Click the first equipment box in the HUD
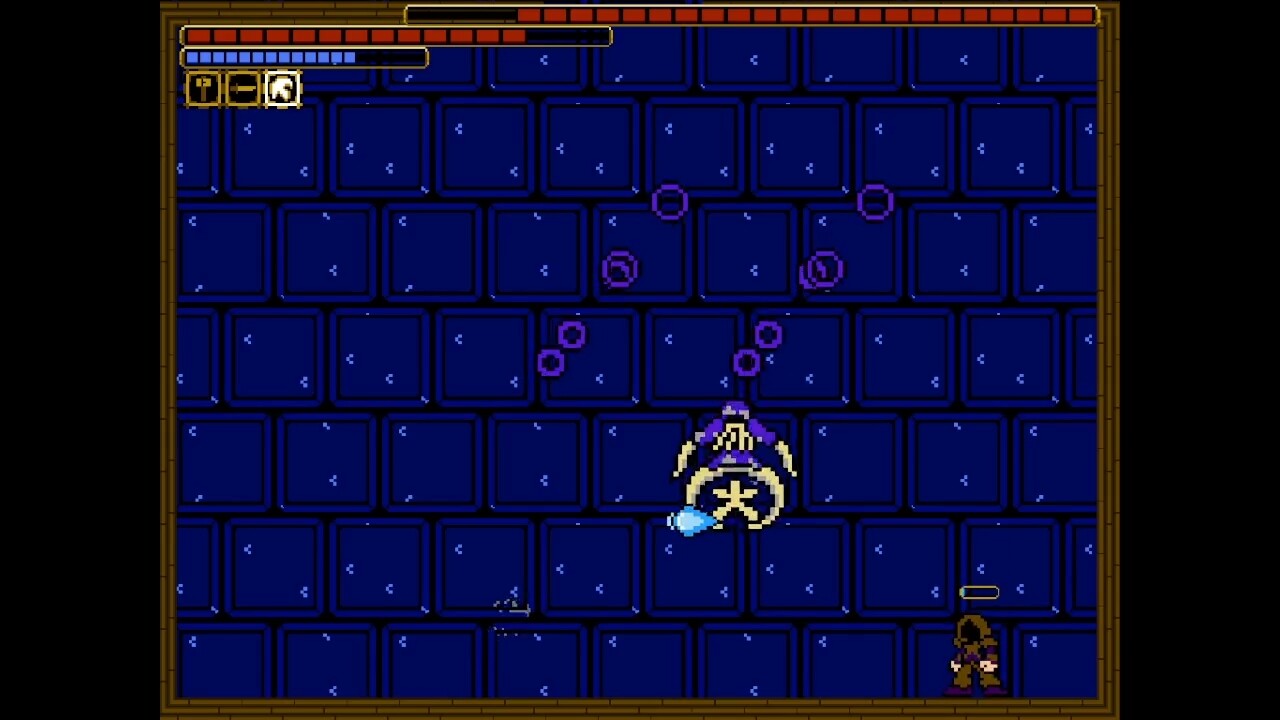This screenshot has height=720, width=1280. 203,88
